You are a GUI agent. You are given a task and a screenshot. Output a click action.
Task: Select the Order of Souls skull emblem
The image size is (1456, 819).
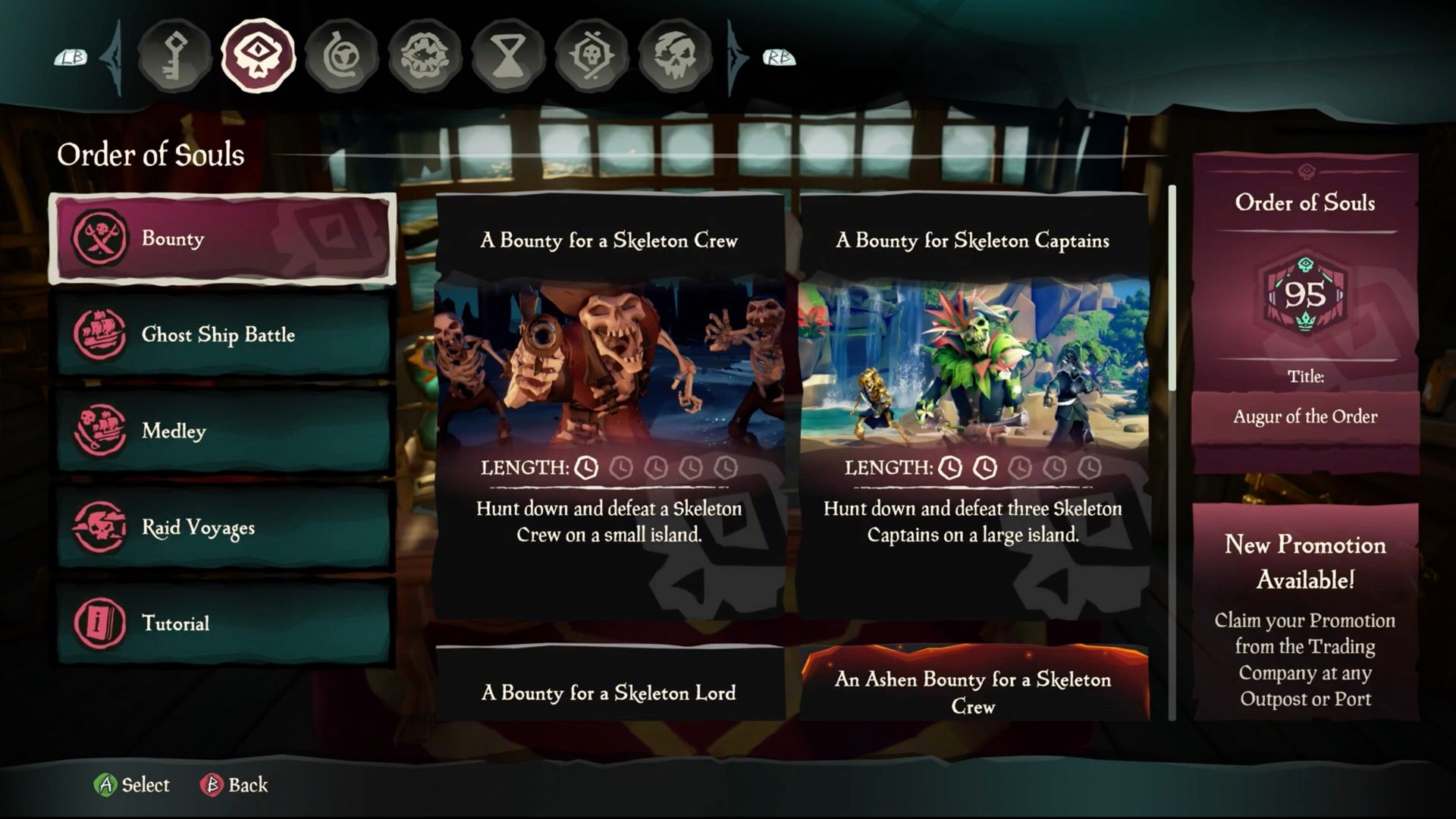coord(258,55)
